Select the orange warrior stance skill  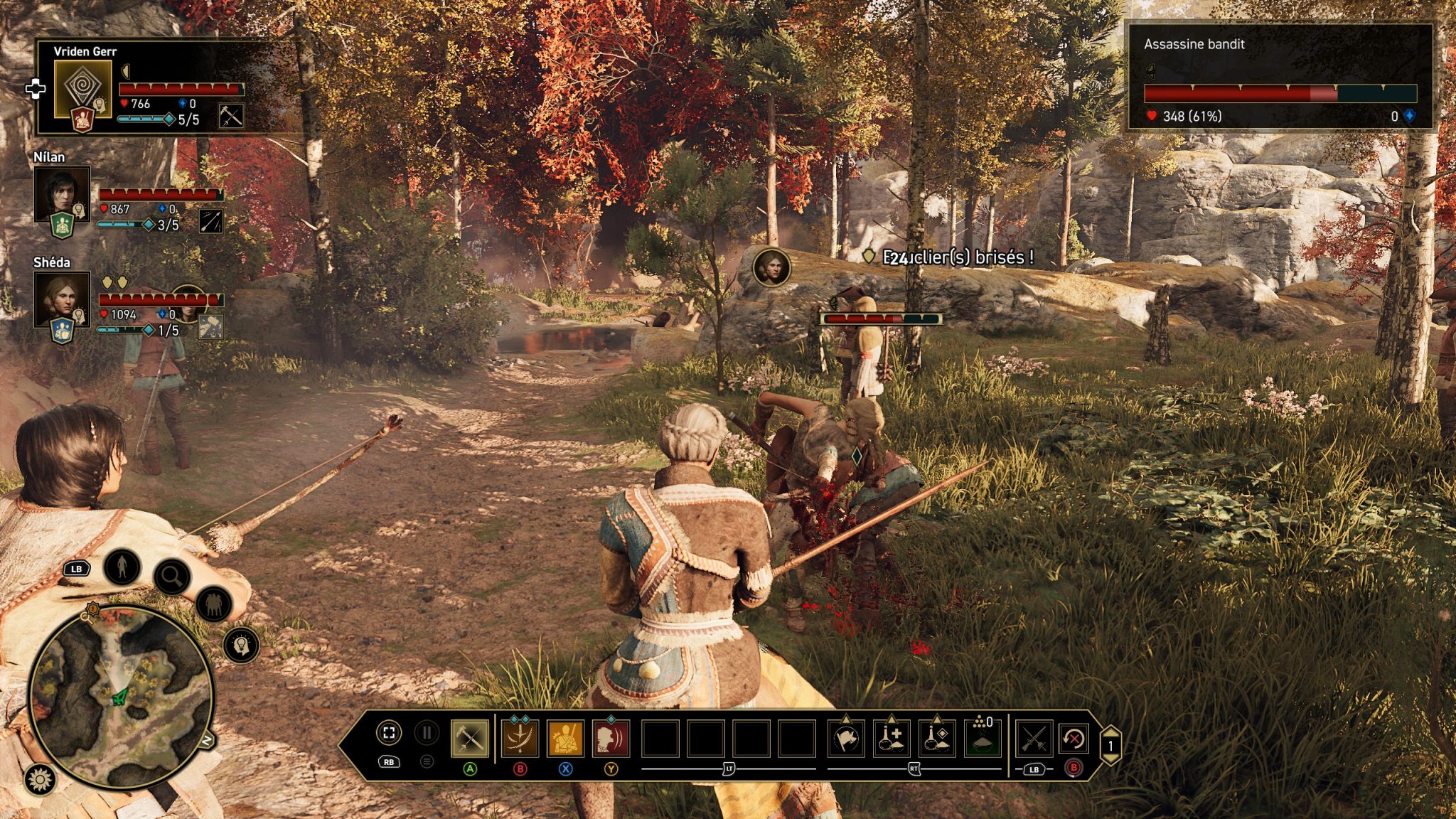click(566, 739)
